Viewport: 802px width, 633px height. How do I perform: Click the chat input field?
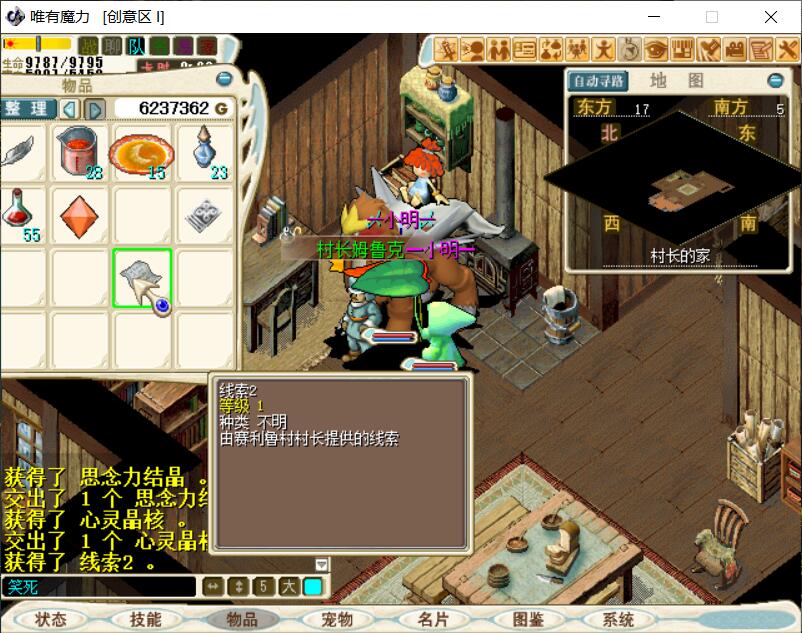click(98, 587)
